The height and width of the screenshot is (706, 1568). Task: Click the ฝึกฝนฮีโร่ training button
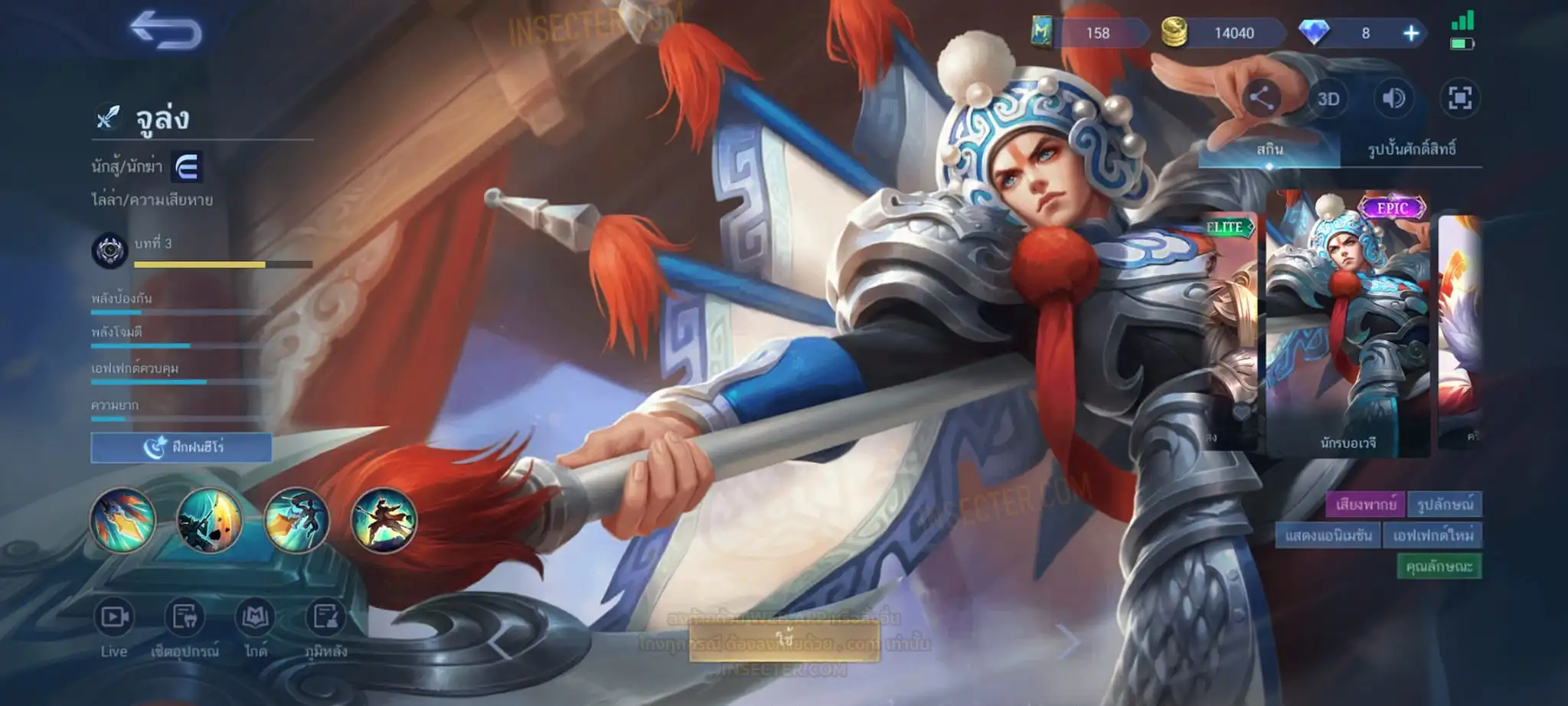[181, 447]
